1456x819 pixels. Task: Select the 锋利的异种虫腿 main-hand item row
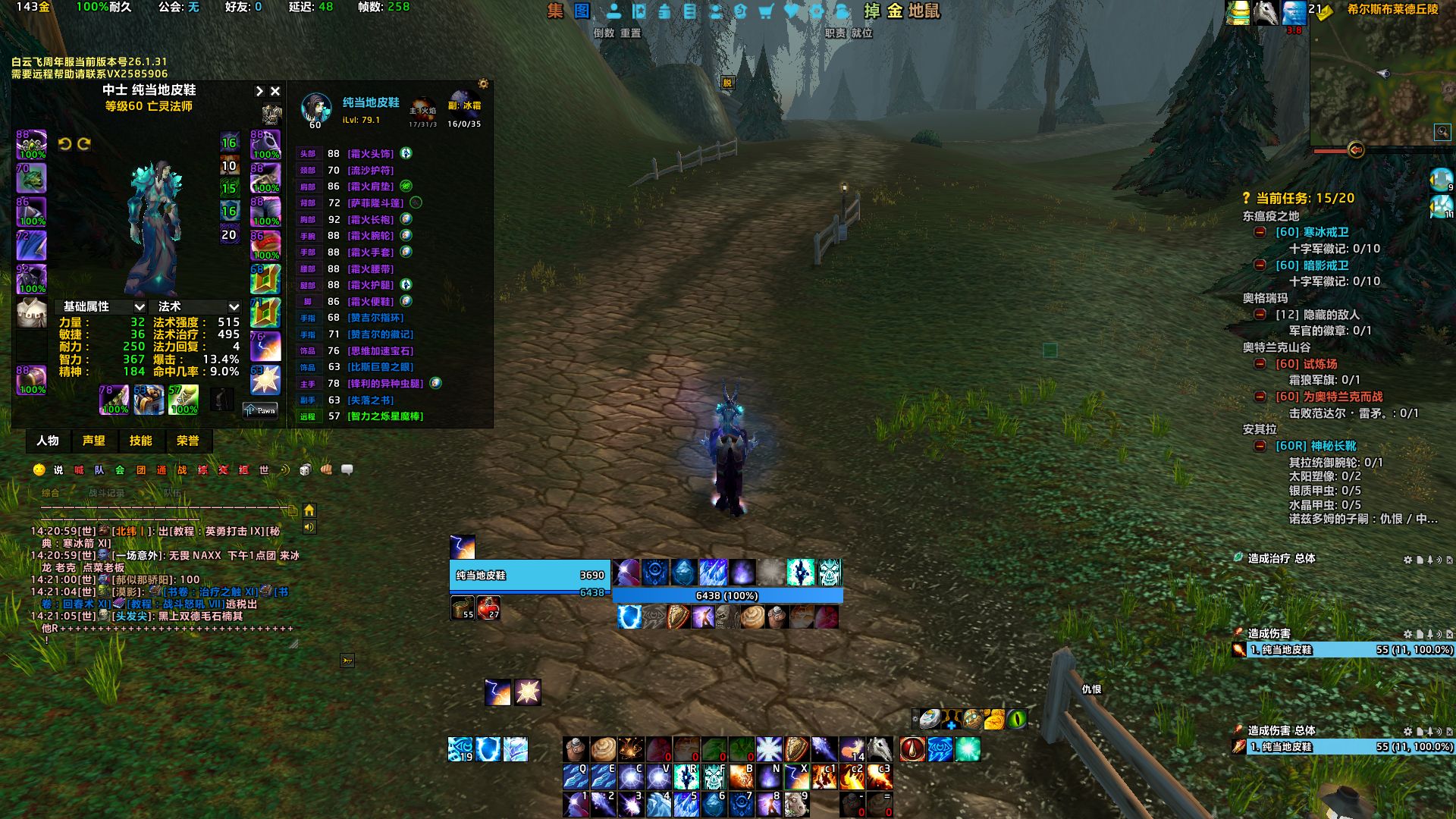(x=385, y=384)
